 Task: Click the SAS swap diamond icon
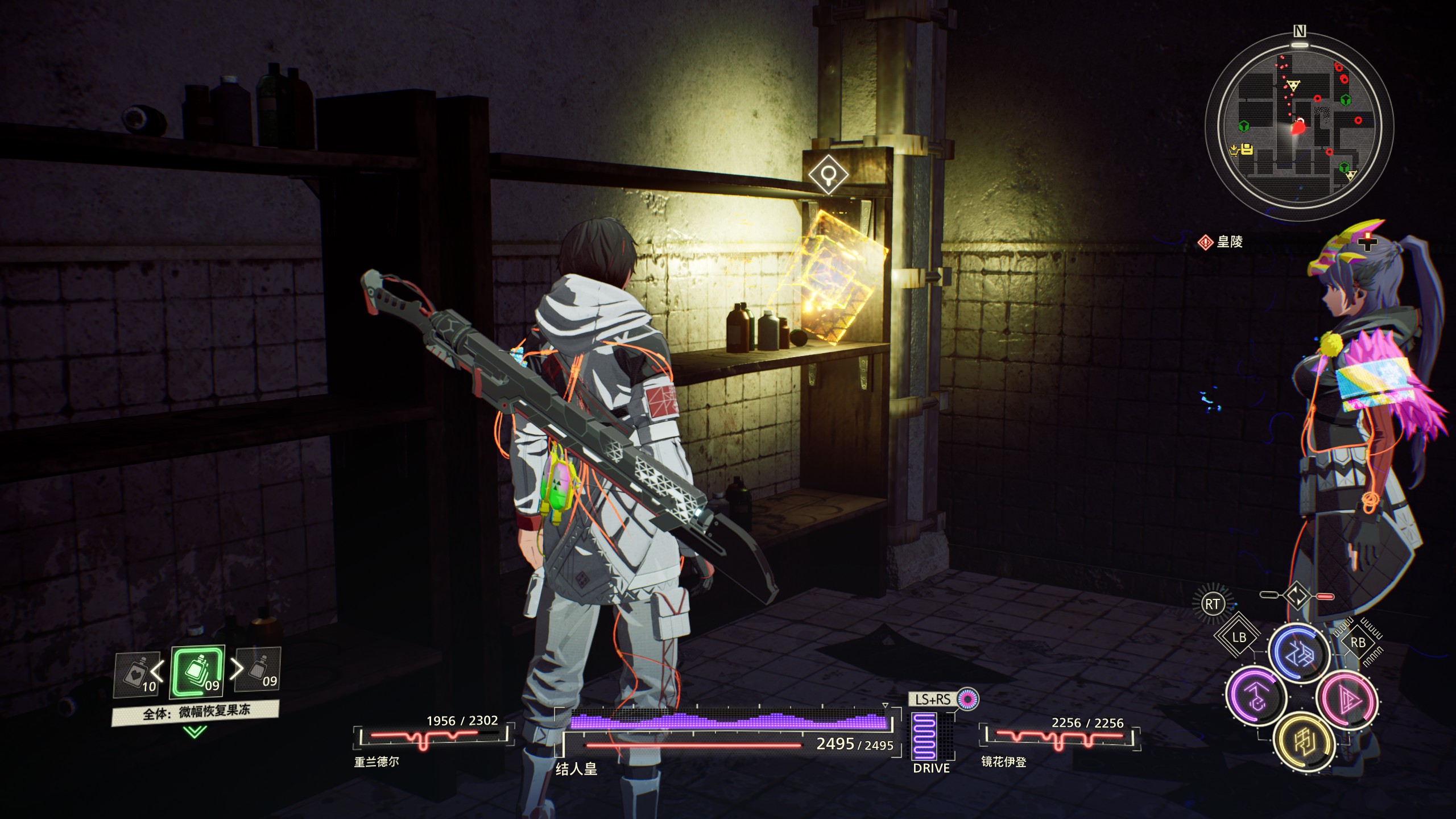pyautogui.click(x=1298, y=596)
